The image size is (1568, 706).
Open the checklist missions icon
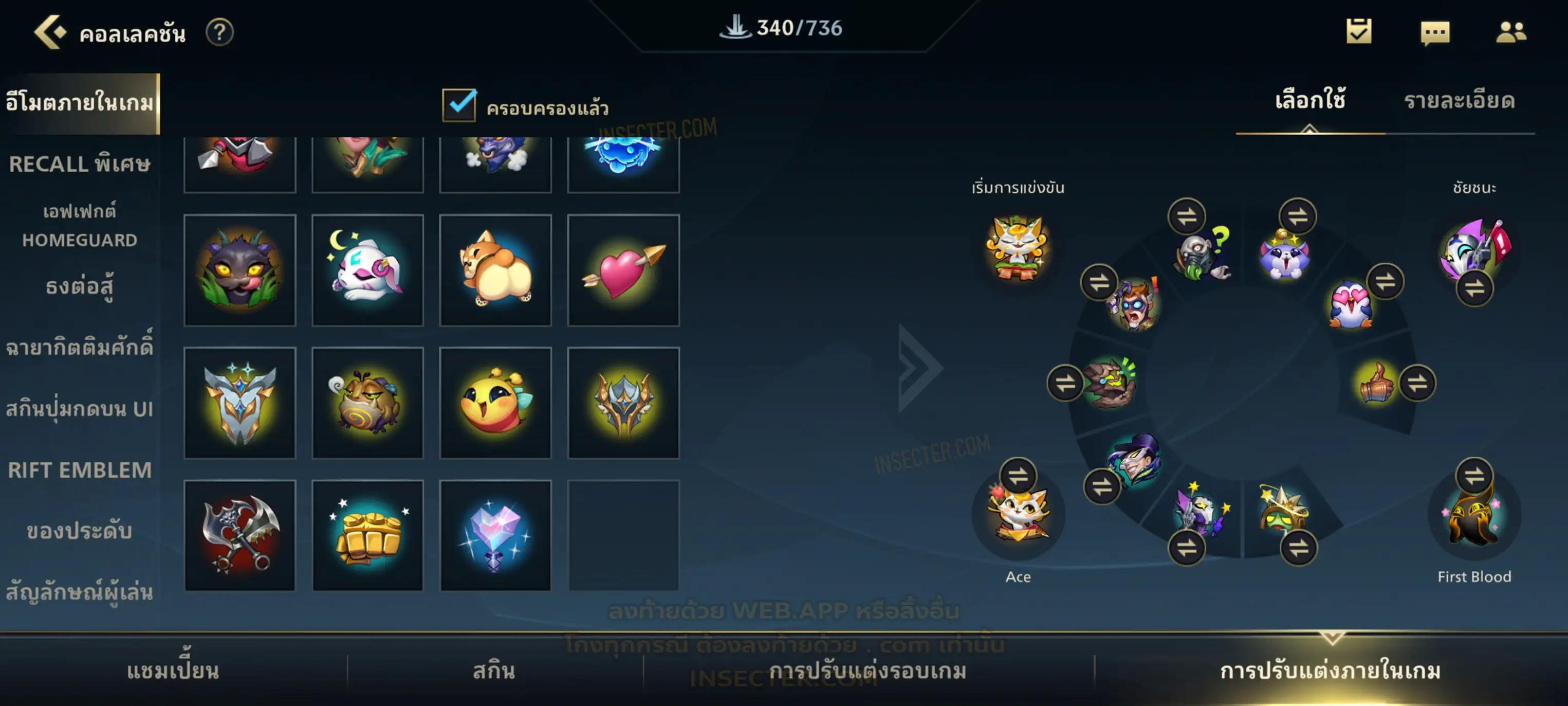click(x=1358, y=31)
